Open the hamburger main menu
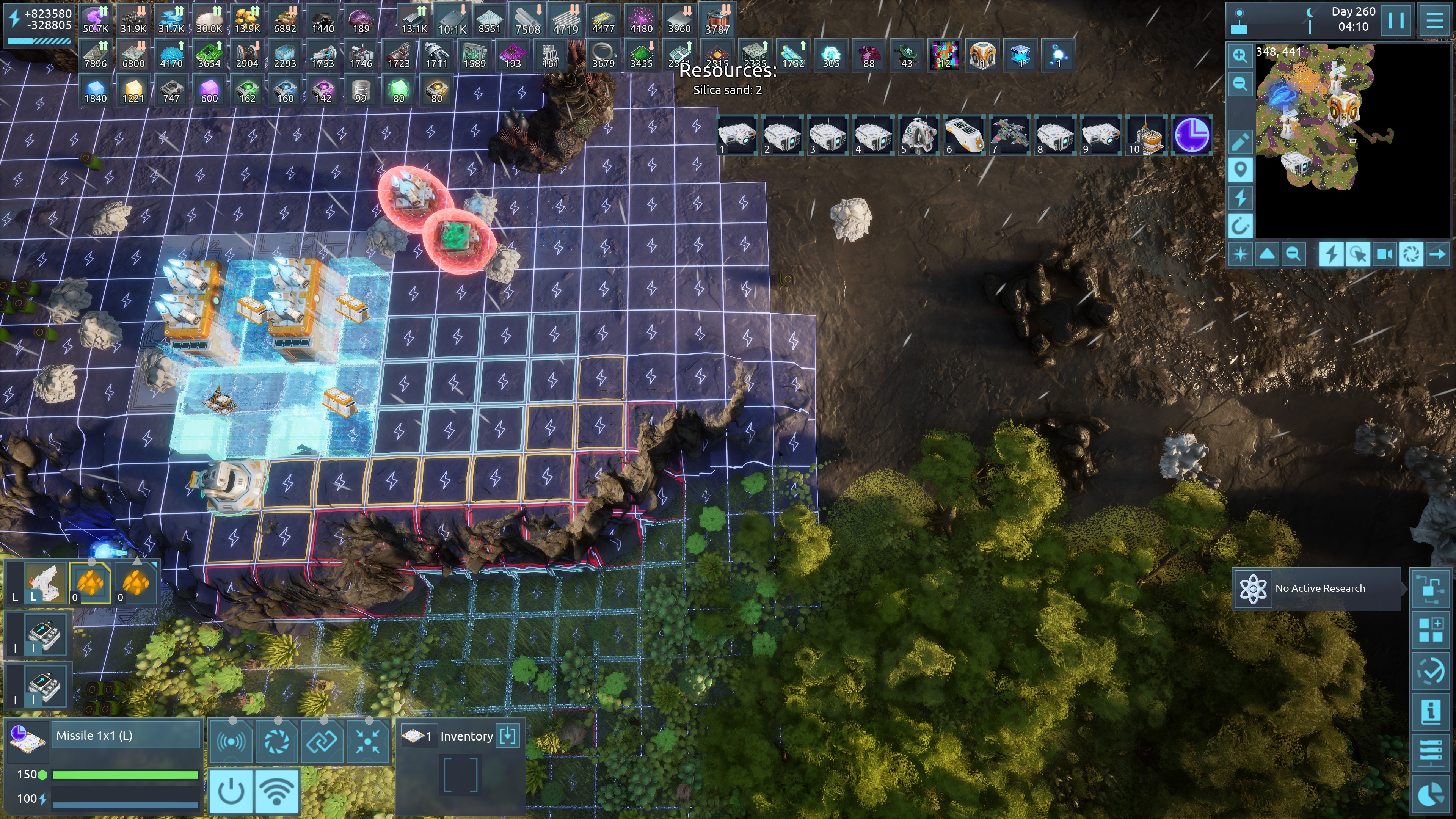 [x=1434, y=20]
